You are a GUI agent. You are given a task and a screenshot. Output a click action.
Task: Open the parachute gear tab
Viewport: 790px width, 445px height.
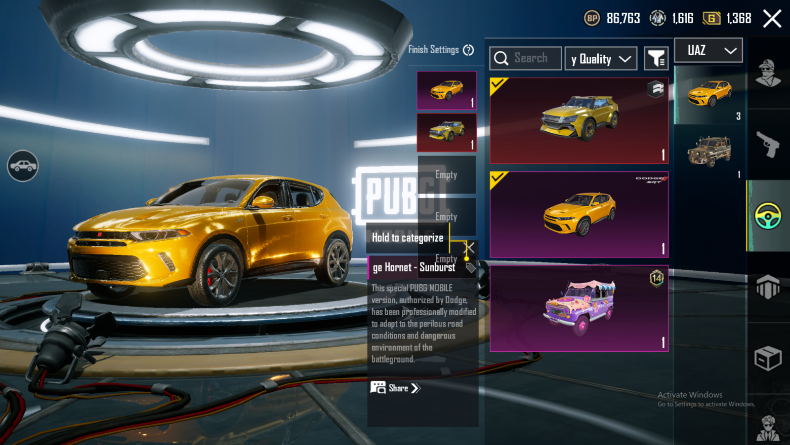point(769,288)
